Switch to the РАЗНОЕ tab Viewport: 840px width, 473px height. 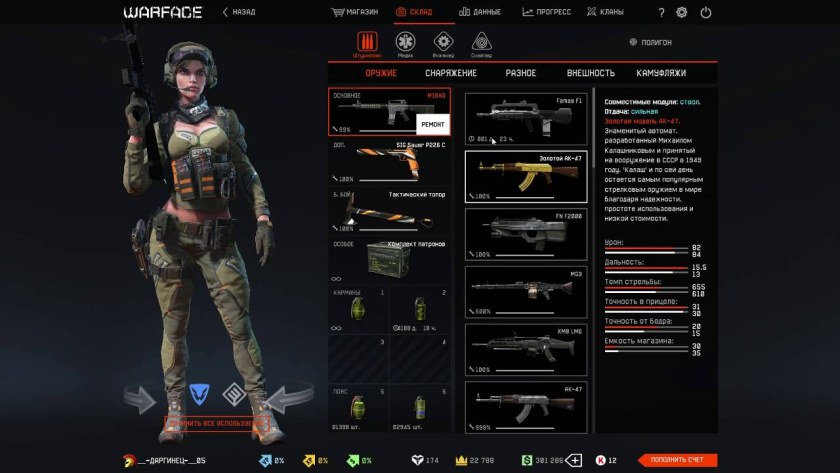pyautogui.click(x=520, y=73)
